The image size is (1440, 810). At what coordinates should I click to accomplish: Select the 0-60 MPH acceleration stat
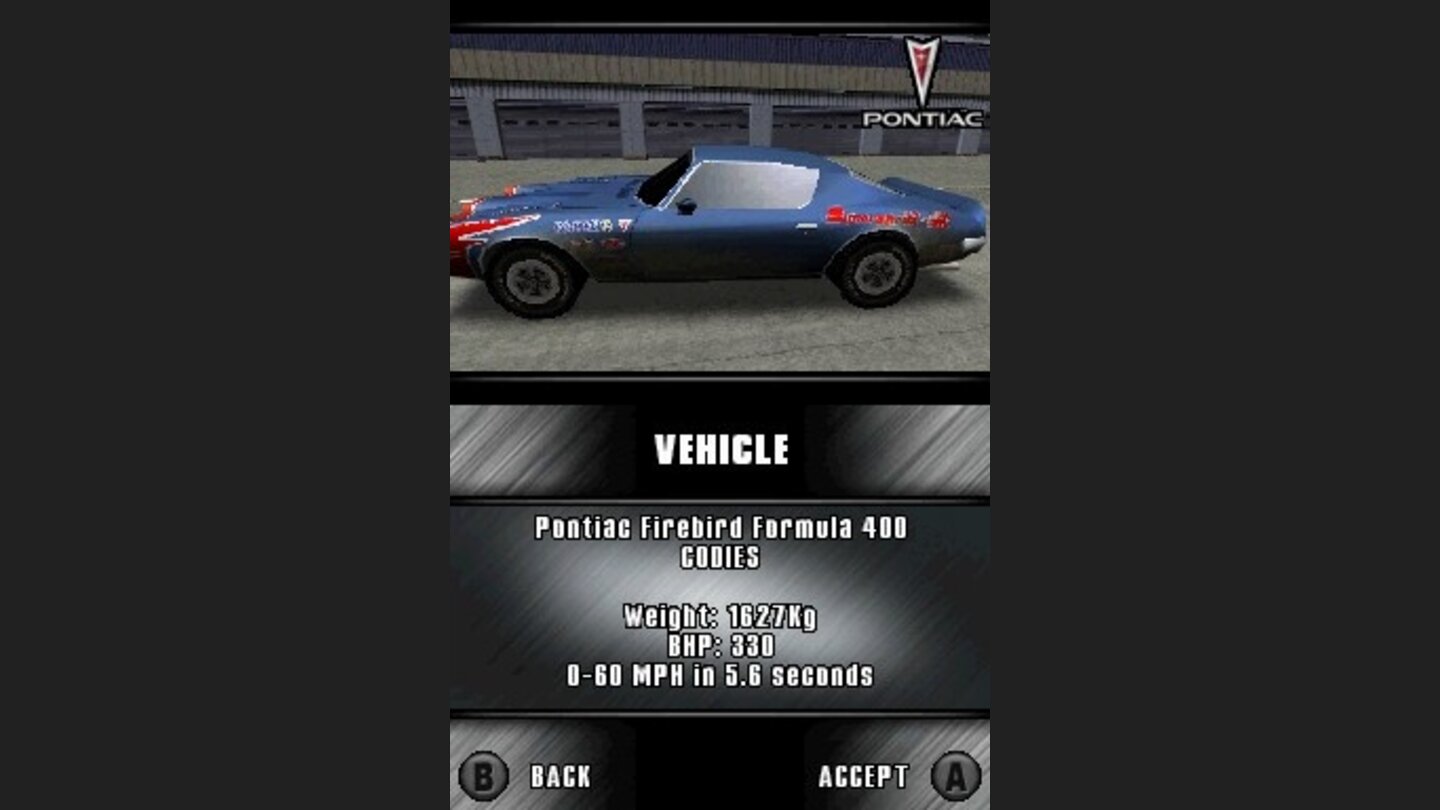[721, 673]
